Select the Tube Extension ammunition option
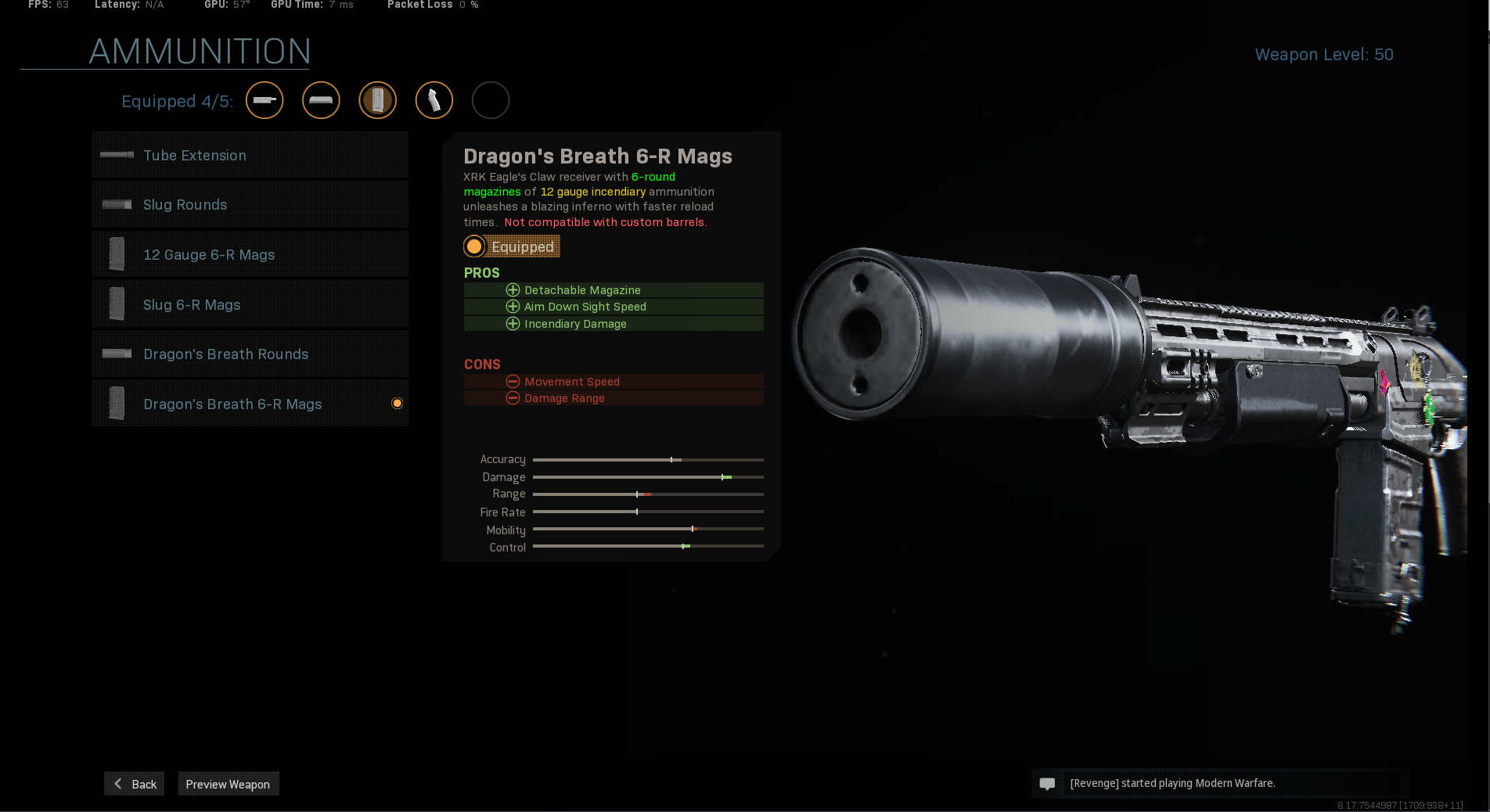The height and width of the screenshot is (812, 1490). pyautogui.click(x=250, y=155)
